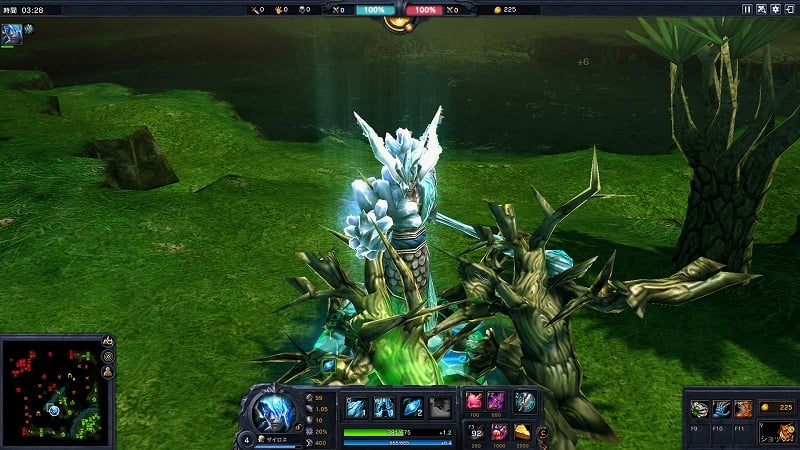This screenshot has height=450, width=800.
Task: Buy the purple item priced 600
Action: [497, 401]
